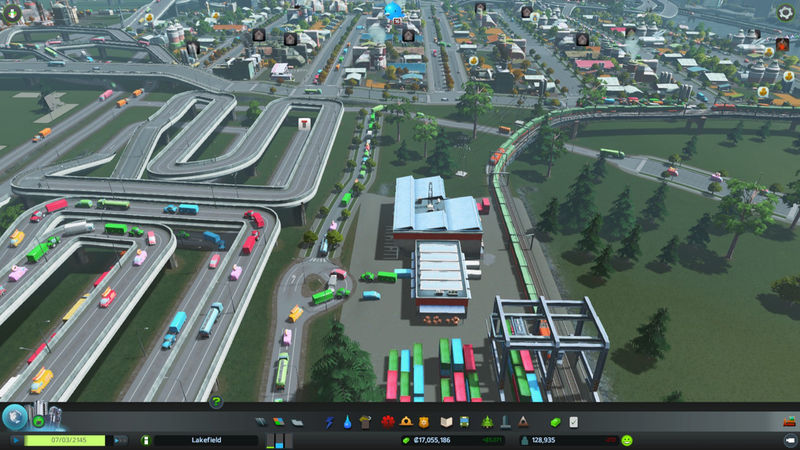Open the Fire Department menu
Screen dimensions: 800x450
406,421
